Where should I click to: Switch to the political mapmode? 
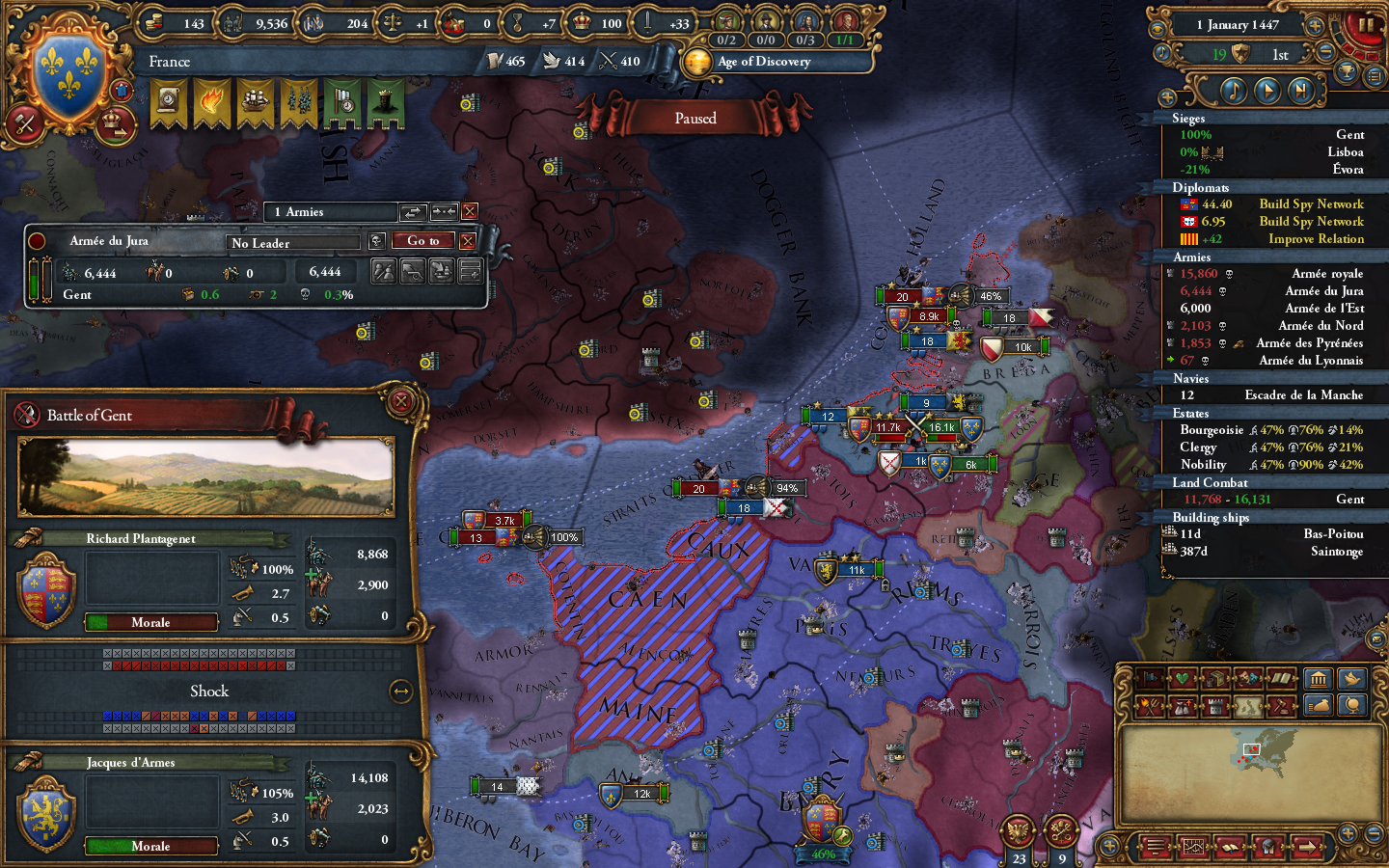click(x=1151, y=679)
